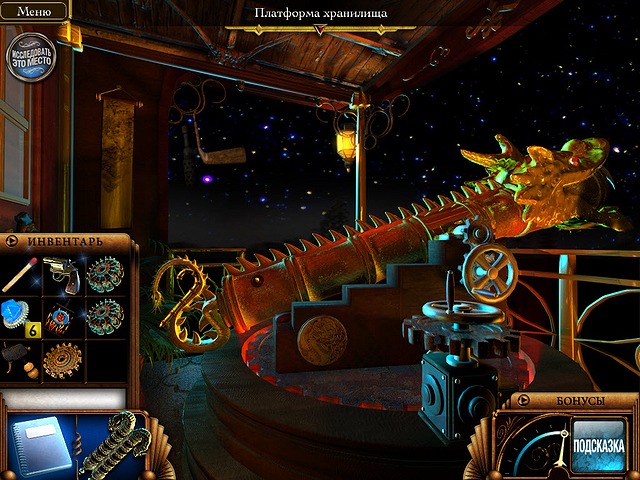
Task: Open the Меню button
Action: click(34, 11)
